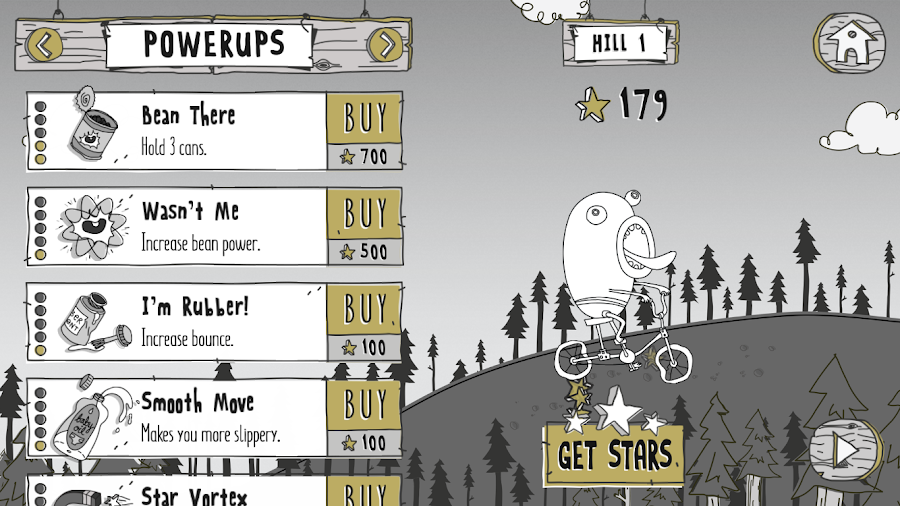Start the ride with play arrow

(845, 451)
